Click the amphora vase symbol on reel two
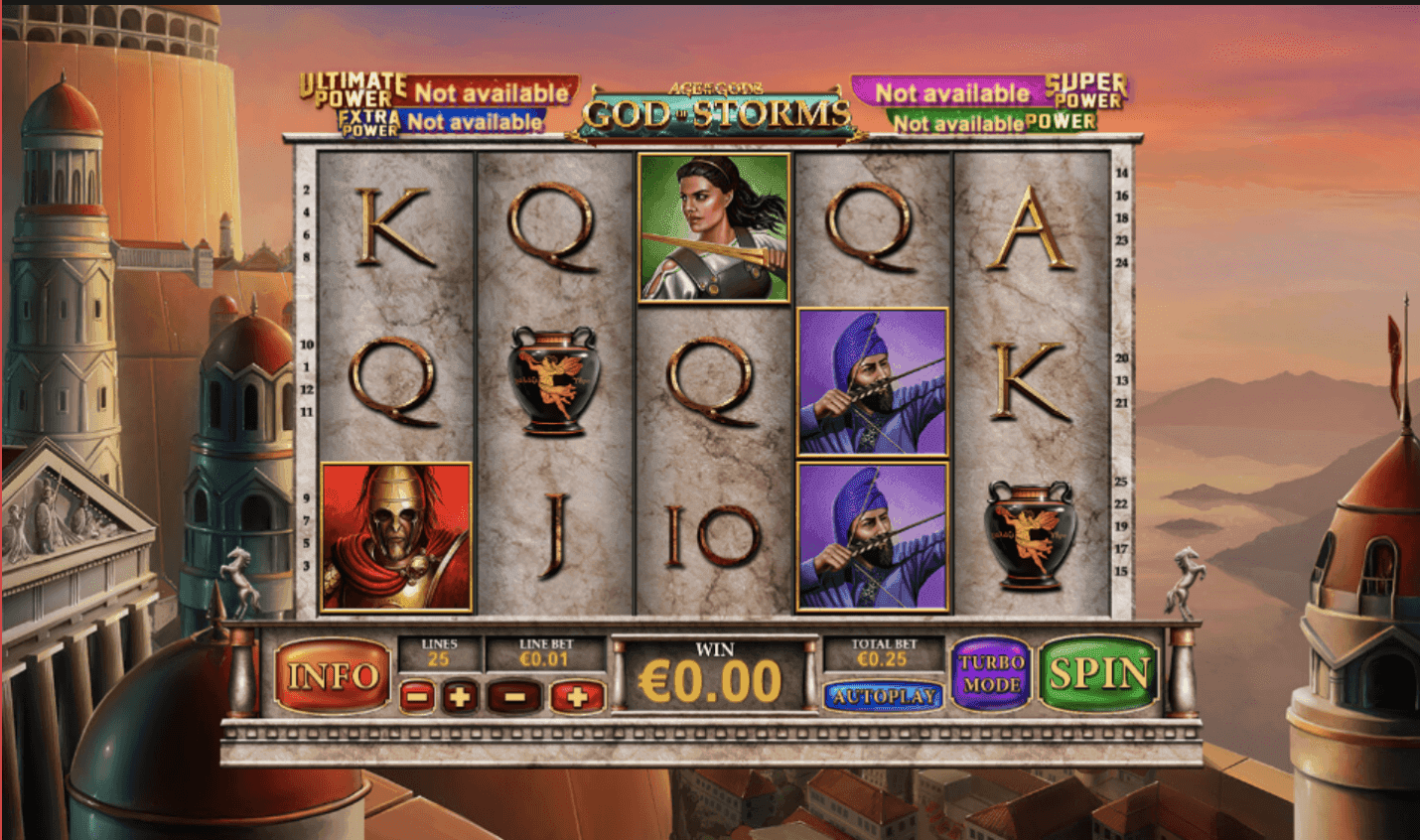Viewport: 1420px width, 840px height. click(556, 382)
